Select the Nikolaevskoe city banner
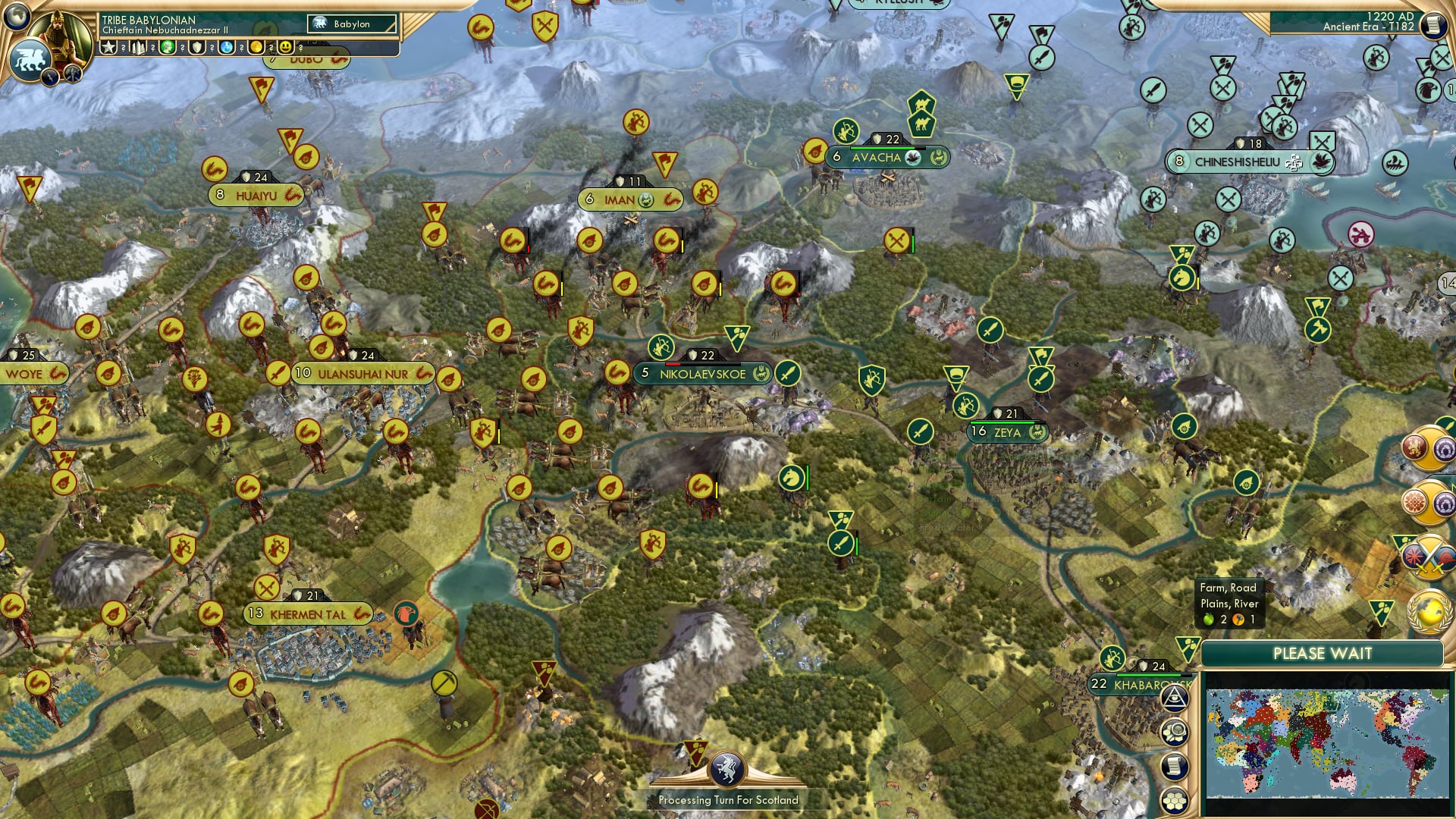This screenshot has width=1456, height=819. [x=702, y=374]
